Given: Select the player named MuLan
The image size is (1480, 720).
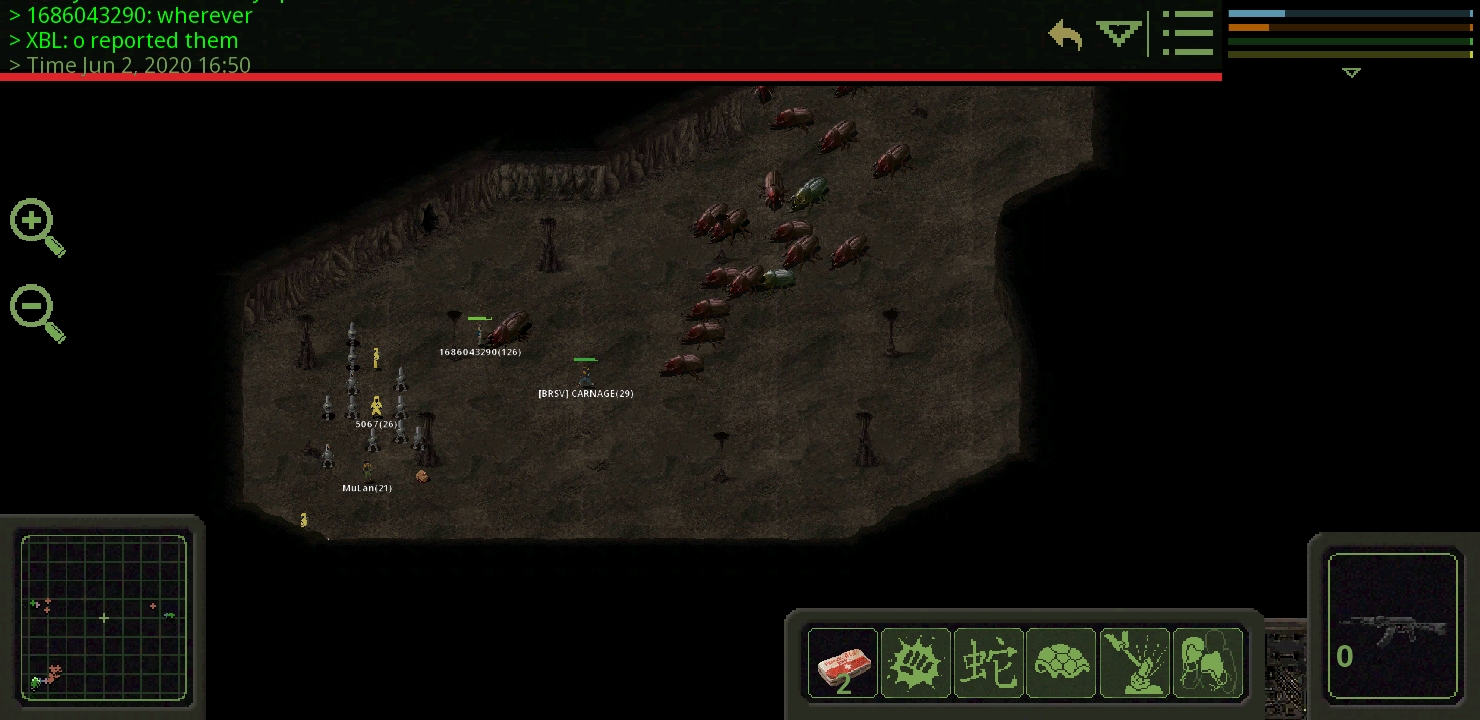Looking at the screenshot, I should tap(367, 470).
